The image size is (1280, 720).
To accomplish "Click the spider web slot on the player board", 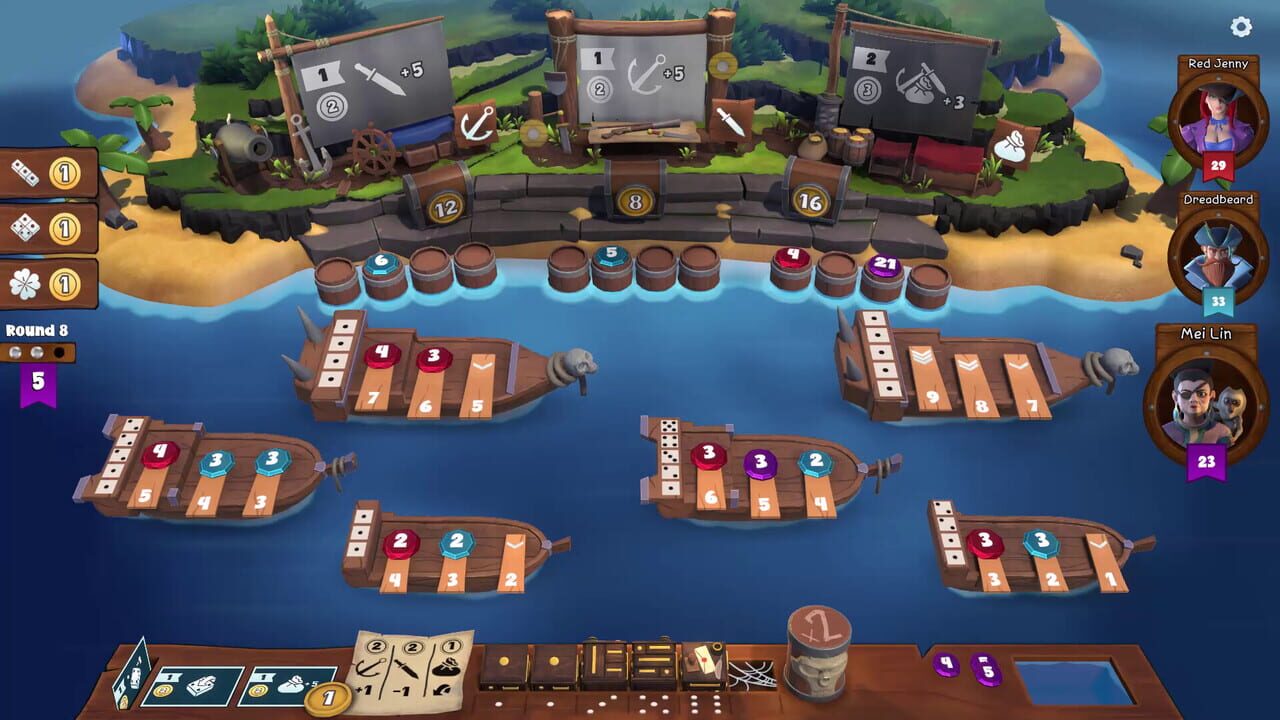I will pos(751,673).
